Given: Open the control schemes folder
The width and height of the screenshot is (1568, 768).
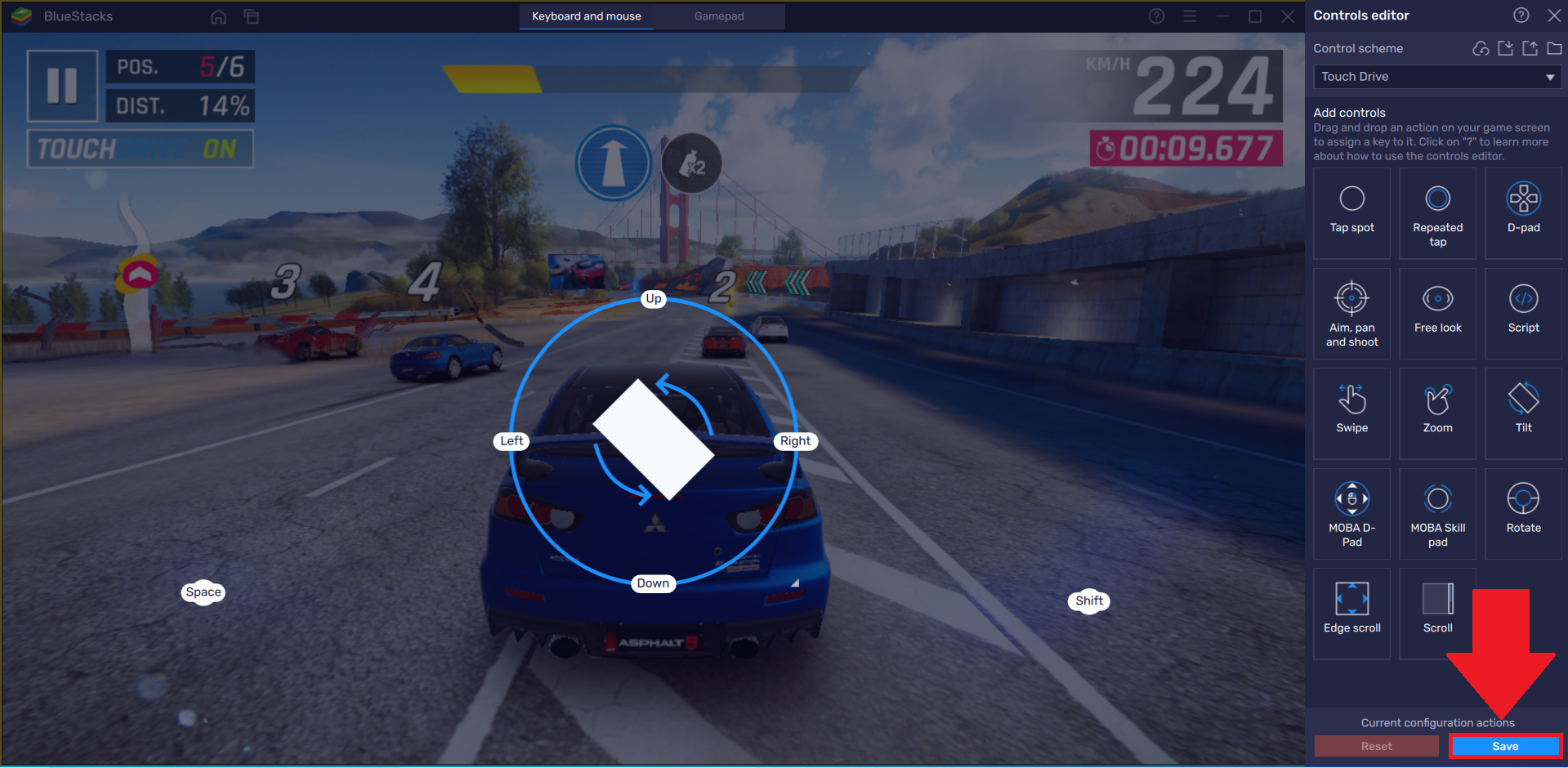Looking at the screenshot, I should 1555,48.
